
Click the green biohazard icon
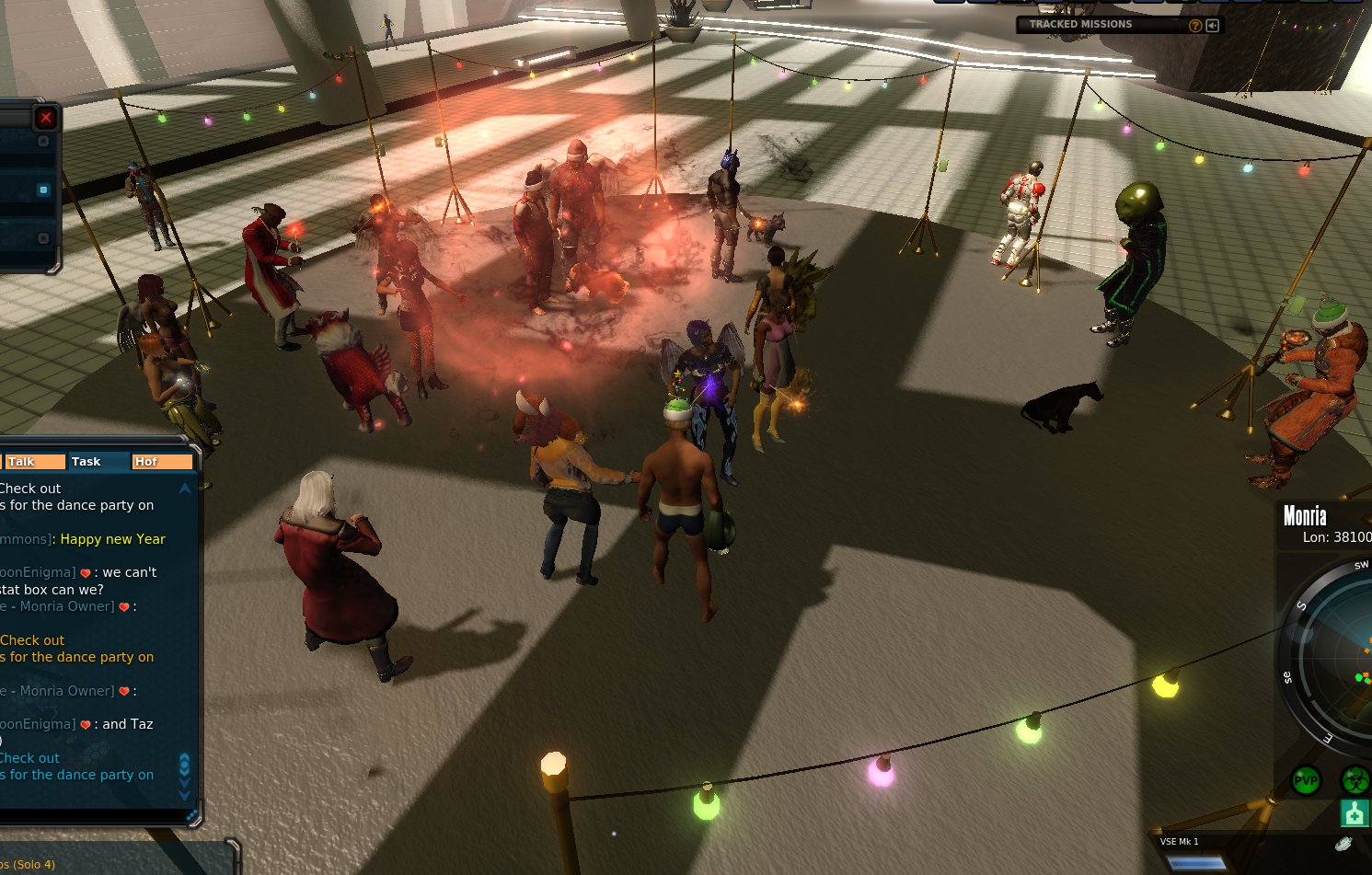coord(1355,781)
